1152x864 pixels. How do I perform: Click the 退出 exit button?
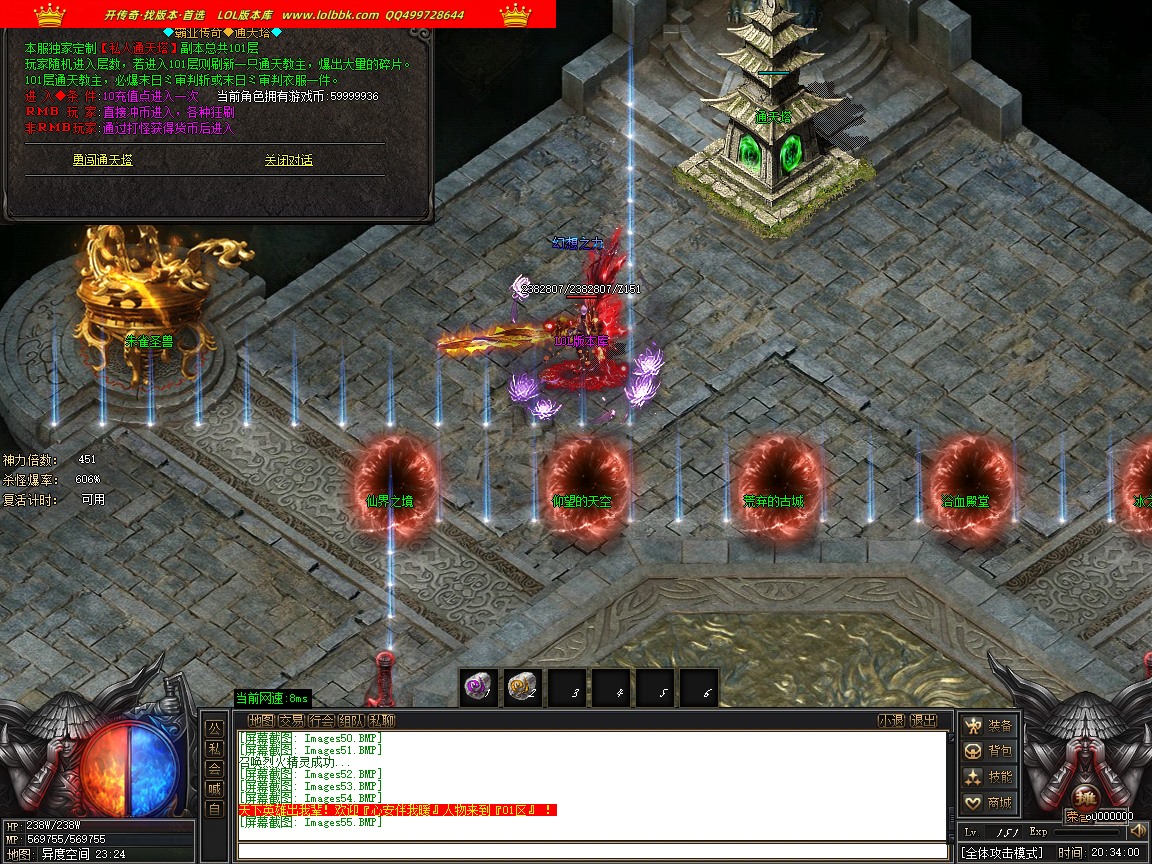point(924,720)
